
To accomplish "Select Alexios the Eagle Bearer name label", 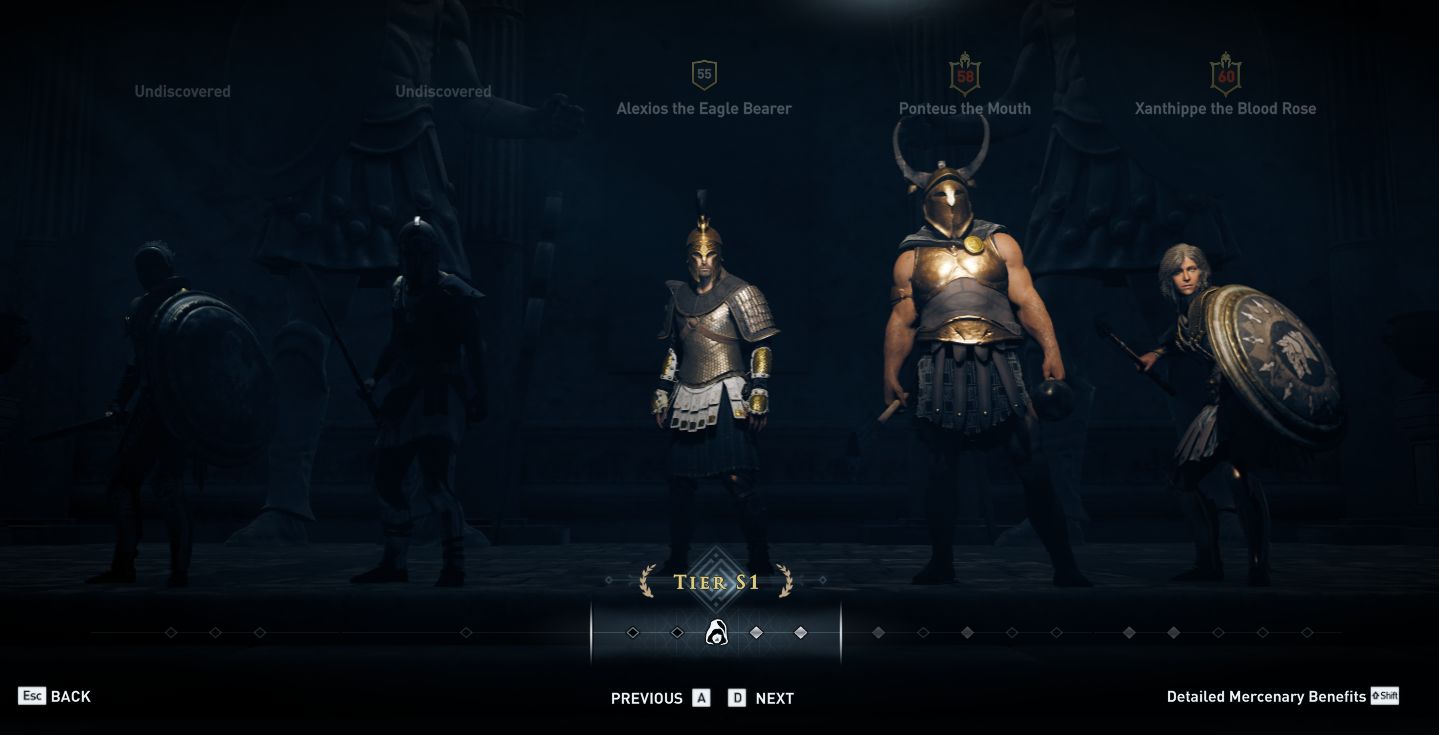I will click(x=705, y=108).
